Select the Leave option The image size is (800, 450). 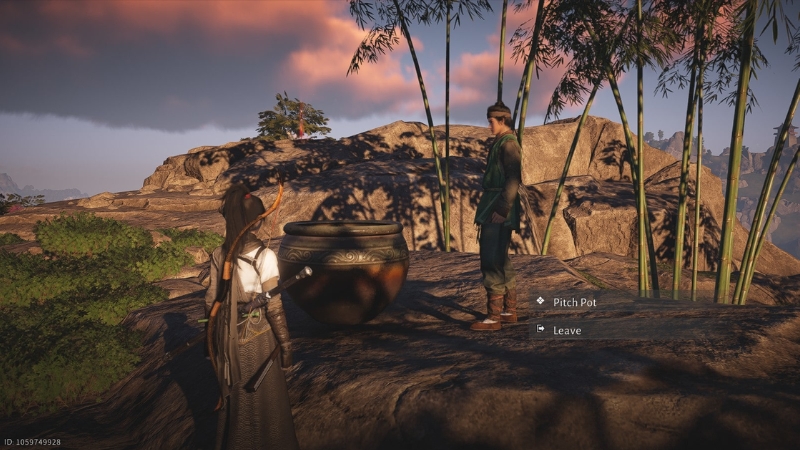[x=567, y=329]
